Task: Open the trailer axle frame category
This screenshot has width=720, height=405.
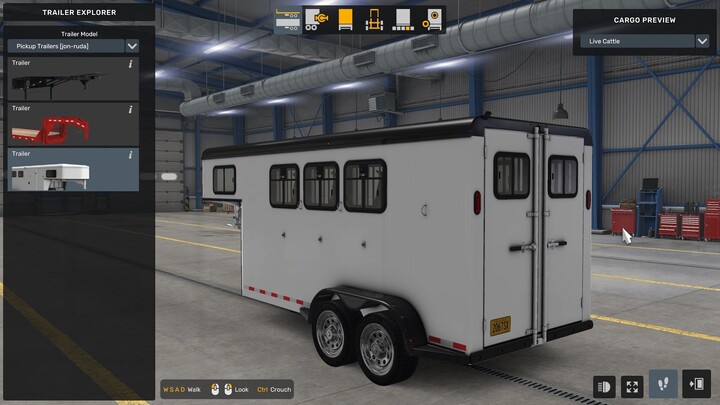Action: pyautogui.click(x=374, y=20)
